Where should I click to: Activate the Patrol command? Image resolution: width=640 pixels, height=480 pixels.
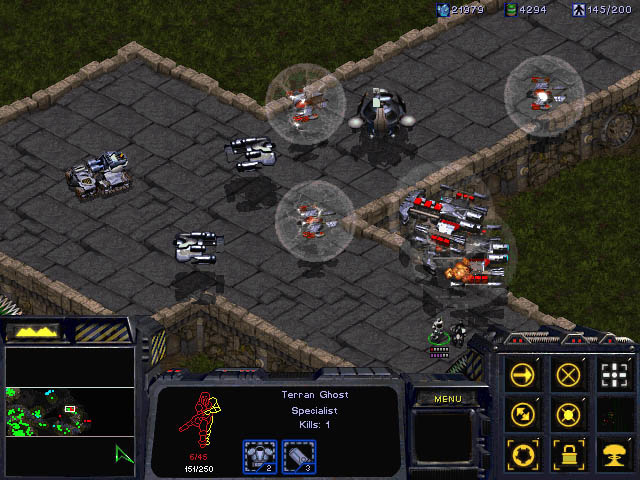(x=524, y=412)
